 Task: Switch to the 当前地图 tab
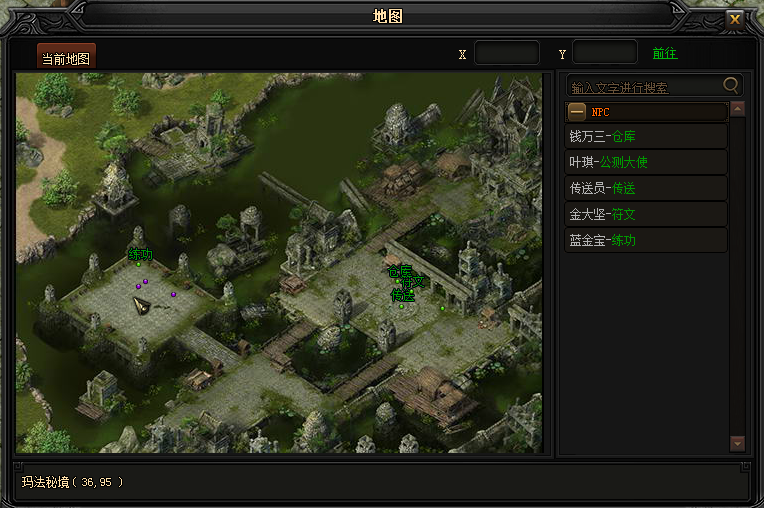(66, 58)
